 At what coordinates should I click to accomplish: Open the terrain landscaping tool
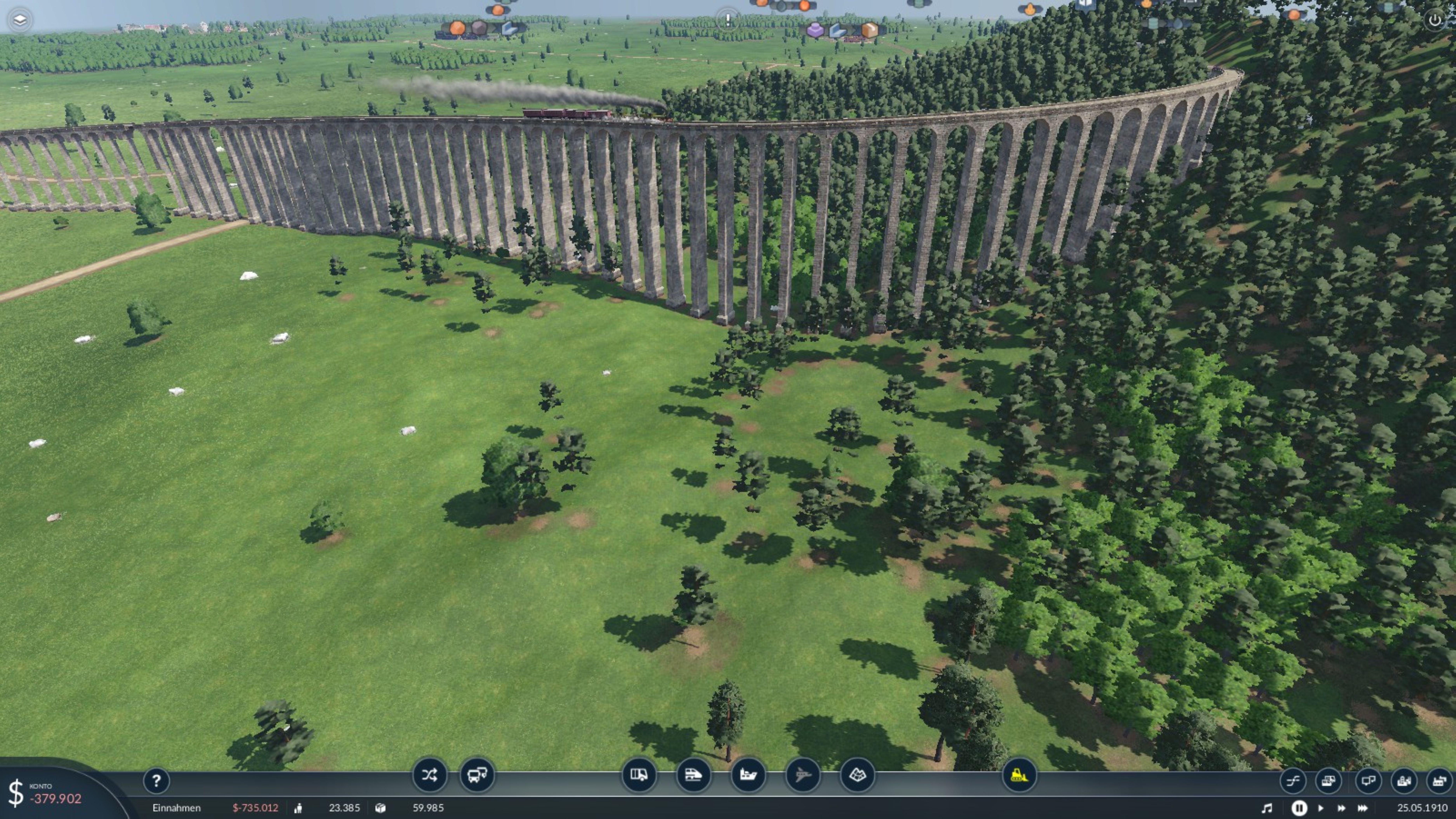pos(857,775)
